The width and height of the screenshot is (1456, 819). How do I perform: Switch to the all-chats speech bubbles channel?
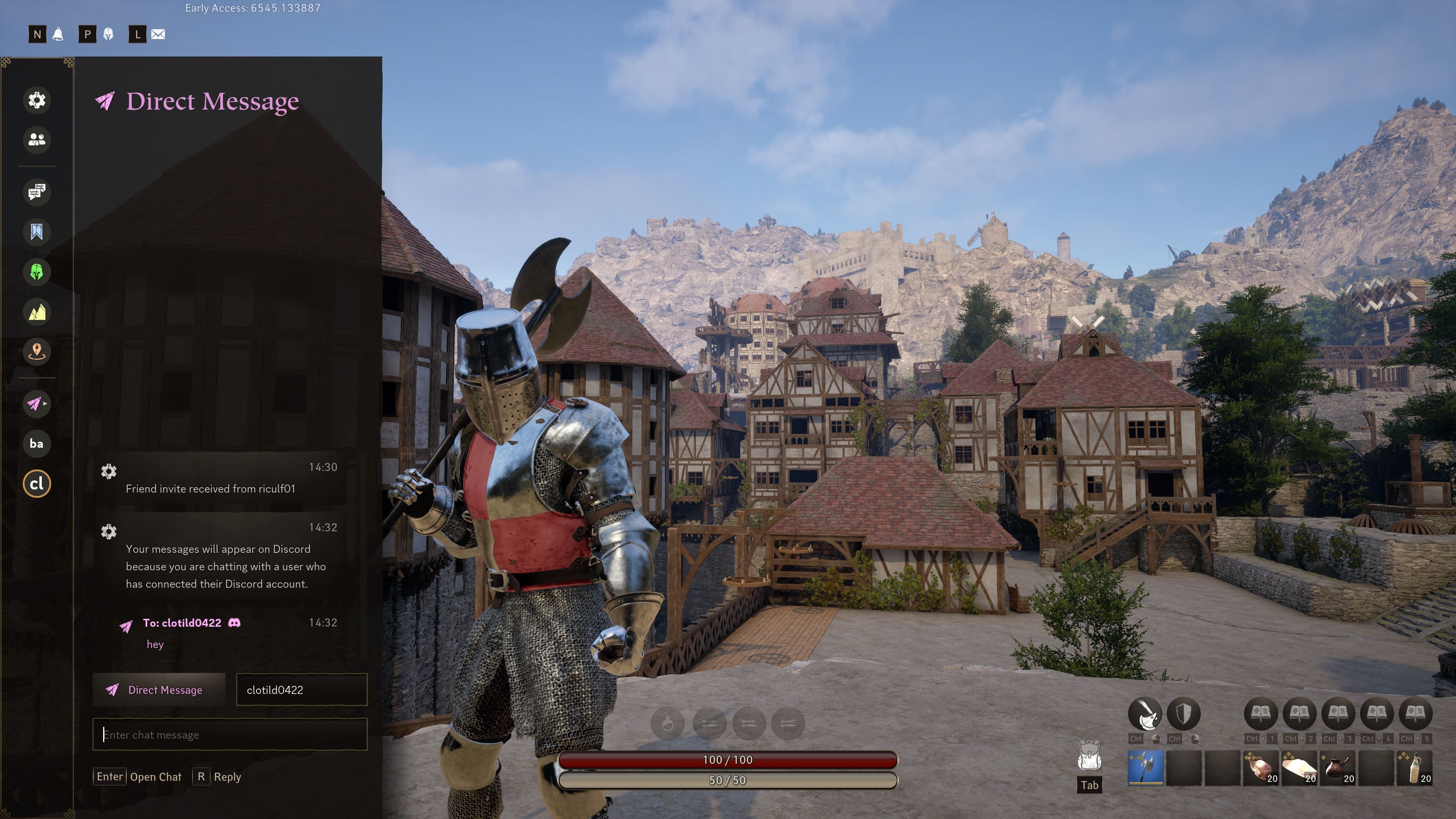(37, 192)
